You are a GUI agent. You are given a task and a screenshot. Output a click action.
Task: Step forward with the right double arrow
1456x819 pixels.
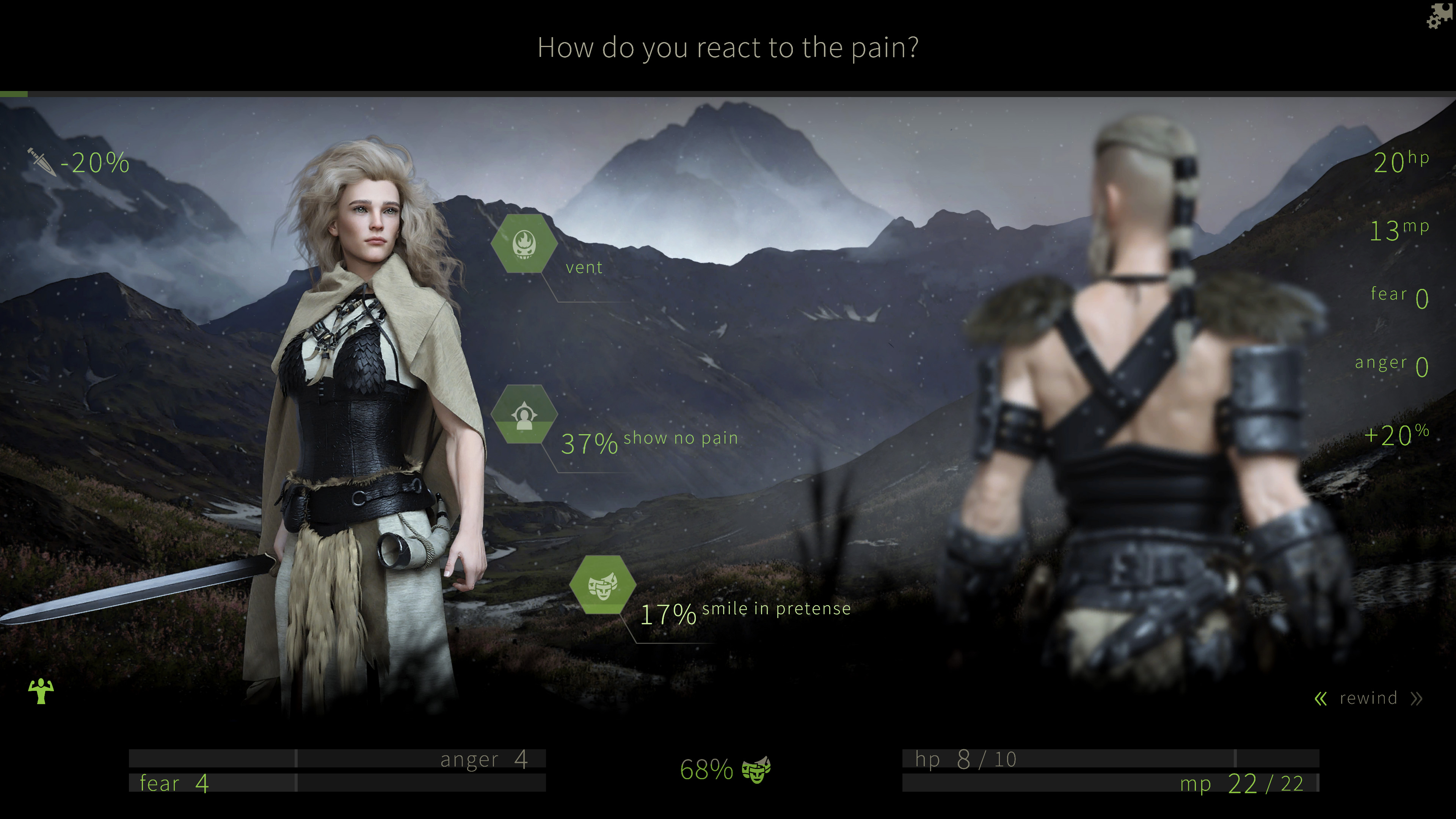(1416, 699)
